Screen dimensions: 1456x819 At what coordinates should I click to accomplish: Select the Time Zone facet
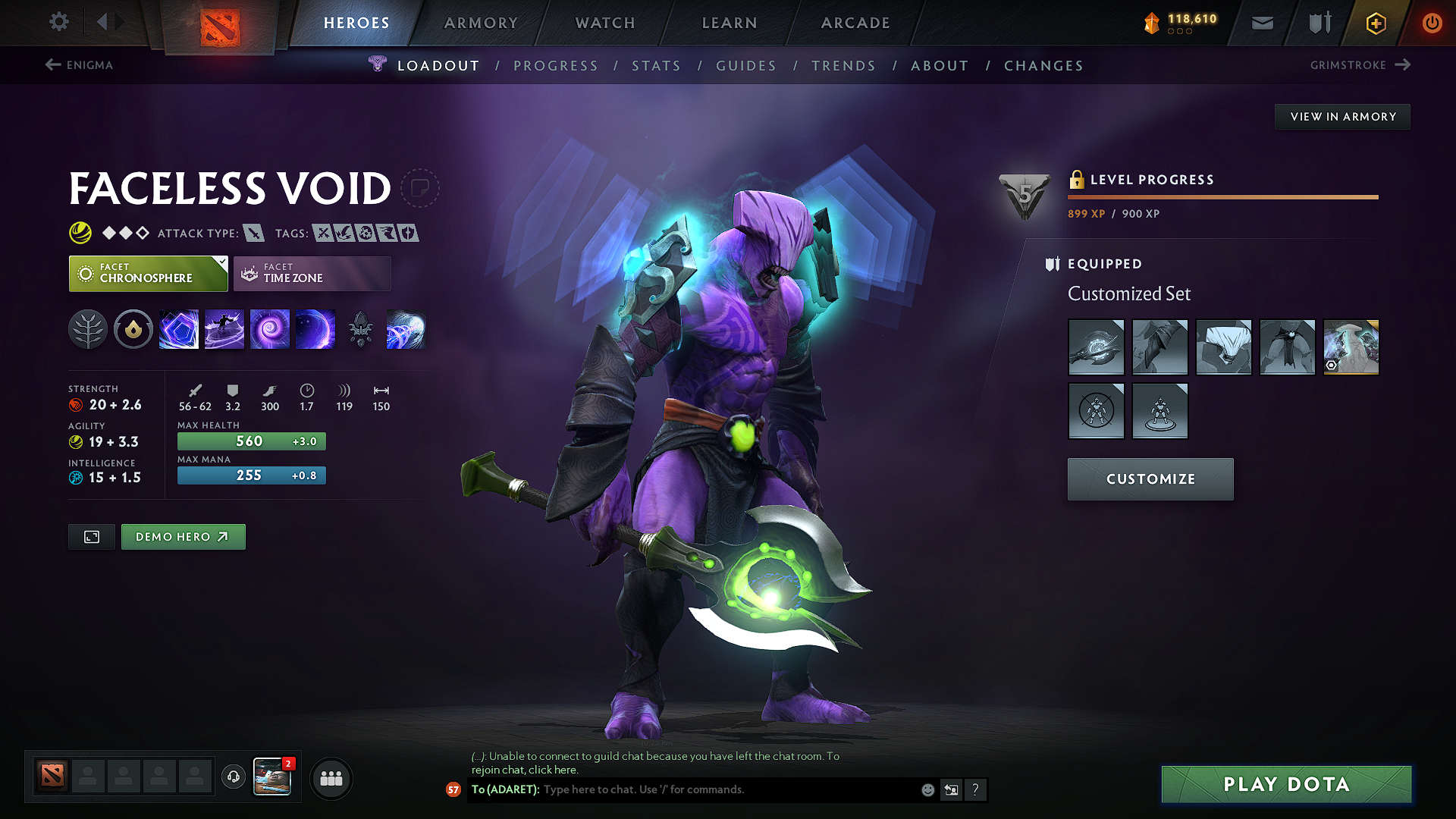click(312, 273)
